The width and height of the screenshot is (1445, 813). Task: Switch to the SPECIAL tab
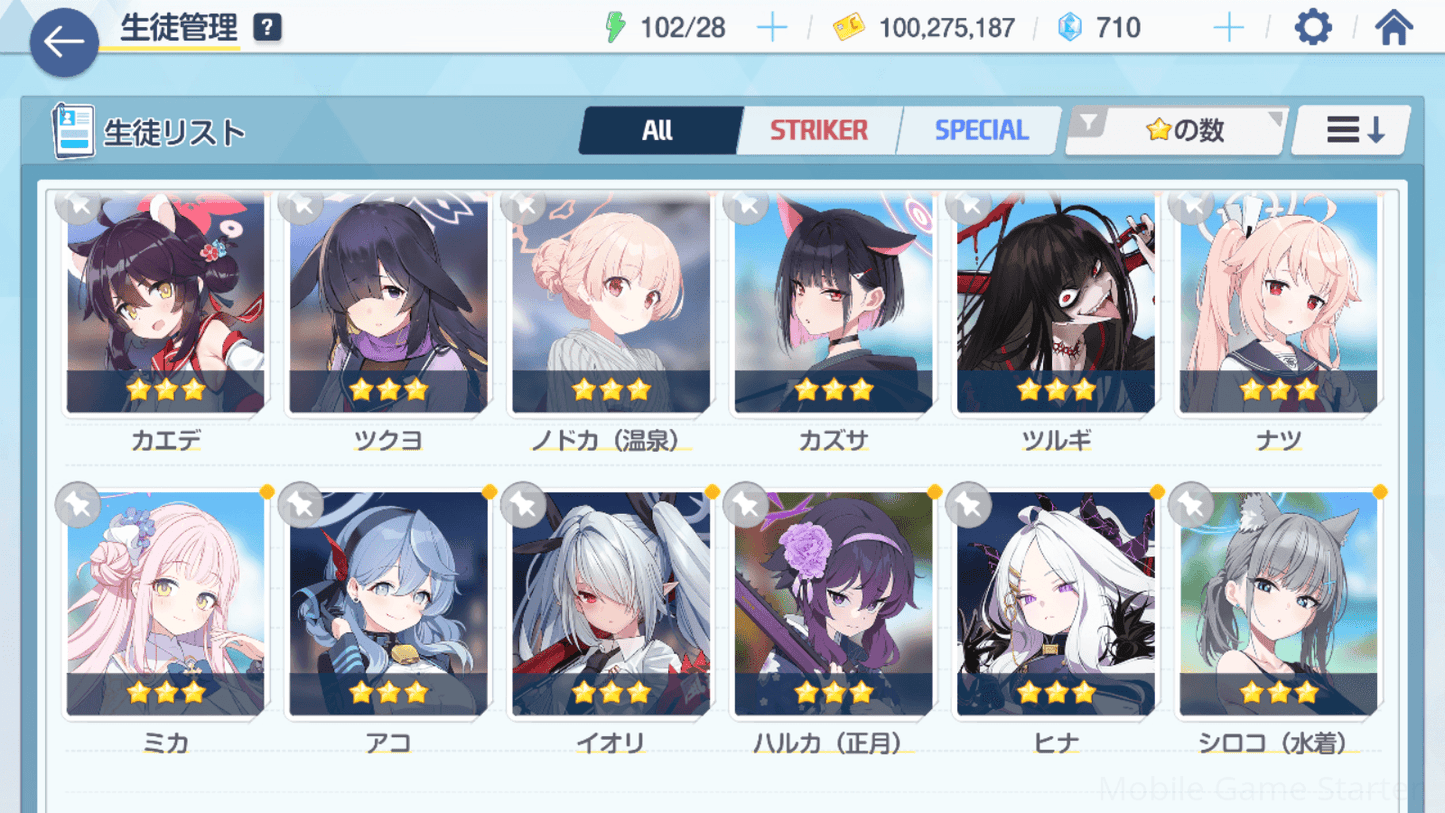tap(981, 130)
